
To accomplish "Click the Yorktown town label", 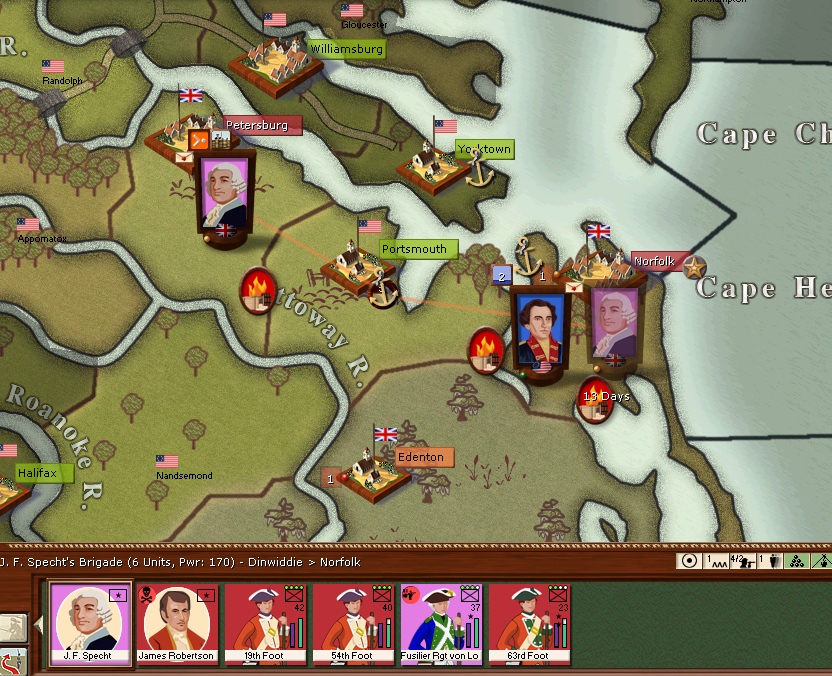I will [485, 149].
